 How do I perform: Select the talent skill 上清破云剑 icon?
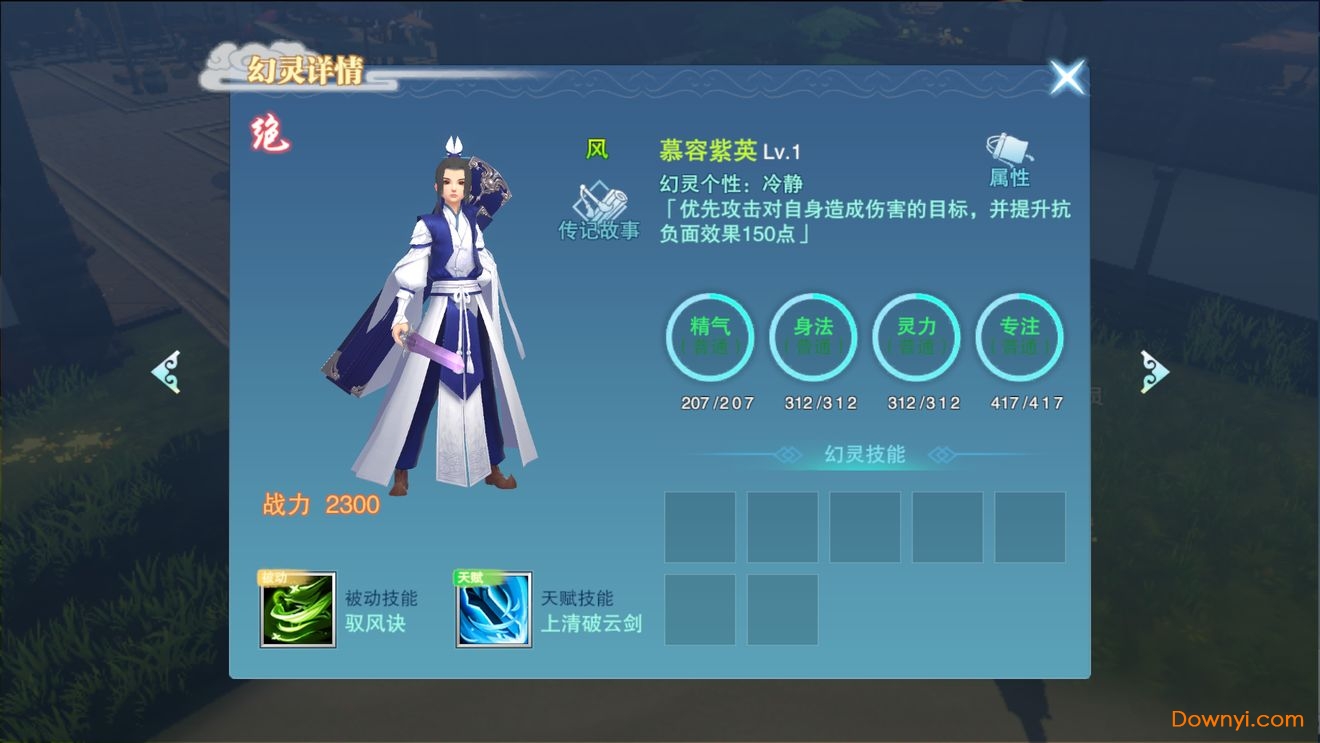coord(493,612)
